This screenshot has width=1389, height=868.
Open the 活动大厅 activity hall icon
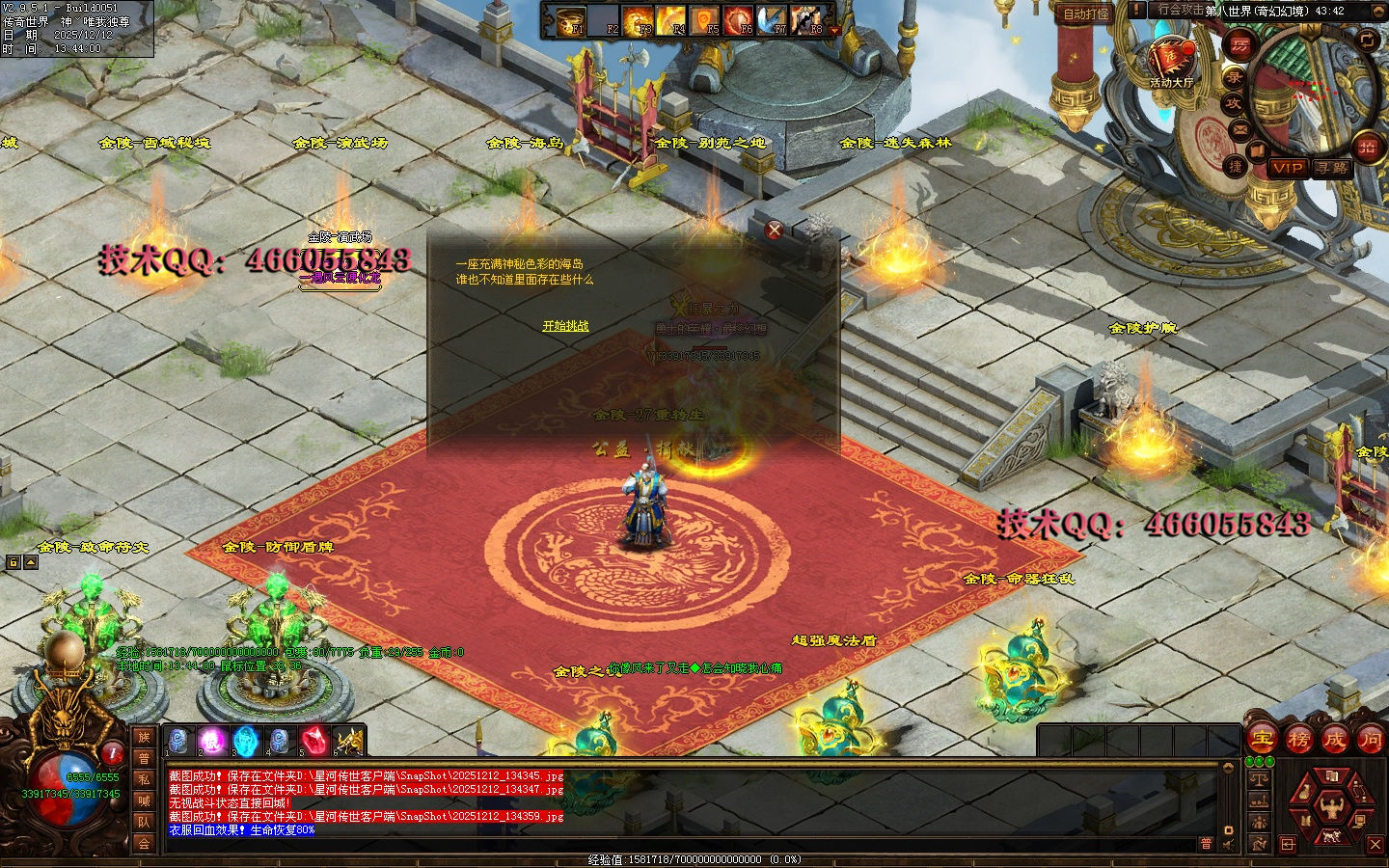coord(1171,60)
